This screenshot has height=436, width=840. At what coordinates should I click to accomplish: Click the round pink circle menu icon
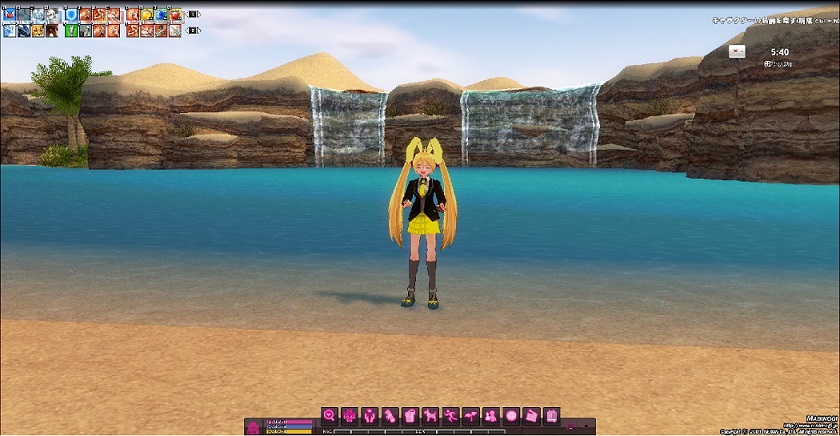pos(511,415)
